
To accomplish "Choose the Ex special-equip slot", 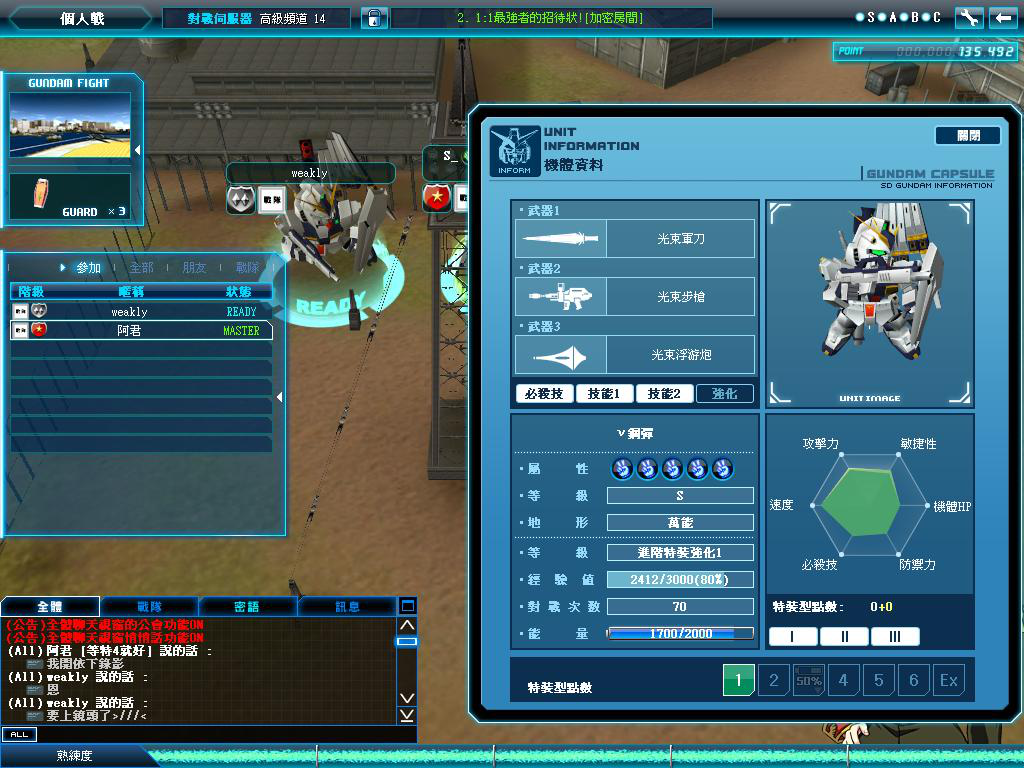I will pyautogui.click(x=948, y=681).
